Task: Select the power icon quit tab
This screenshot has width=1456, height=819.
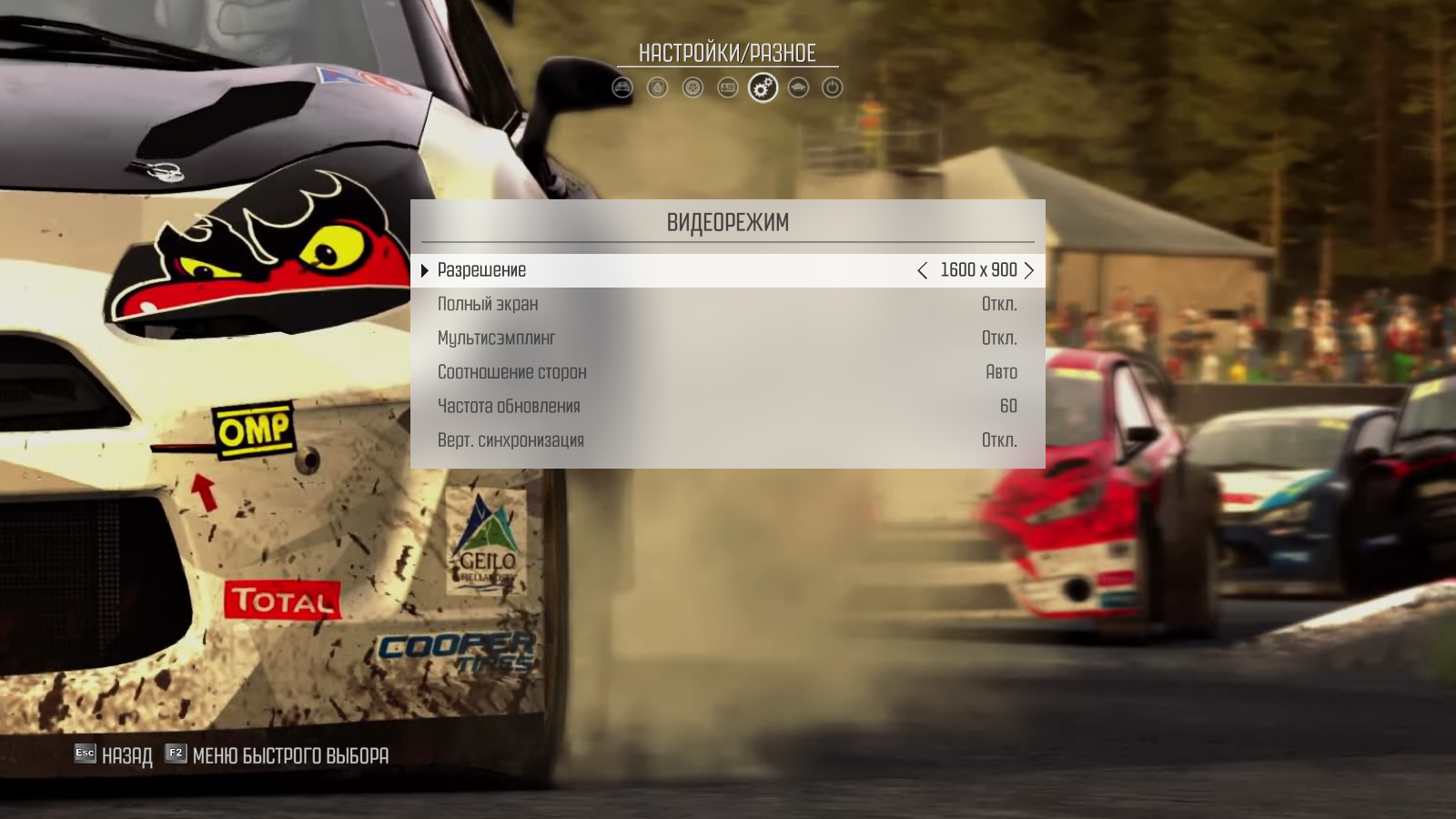Action: pos(832,87)
